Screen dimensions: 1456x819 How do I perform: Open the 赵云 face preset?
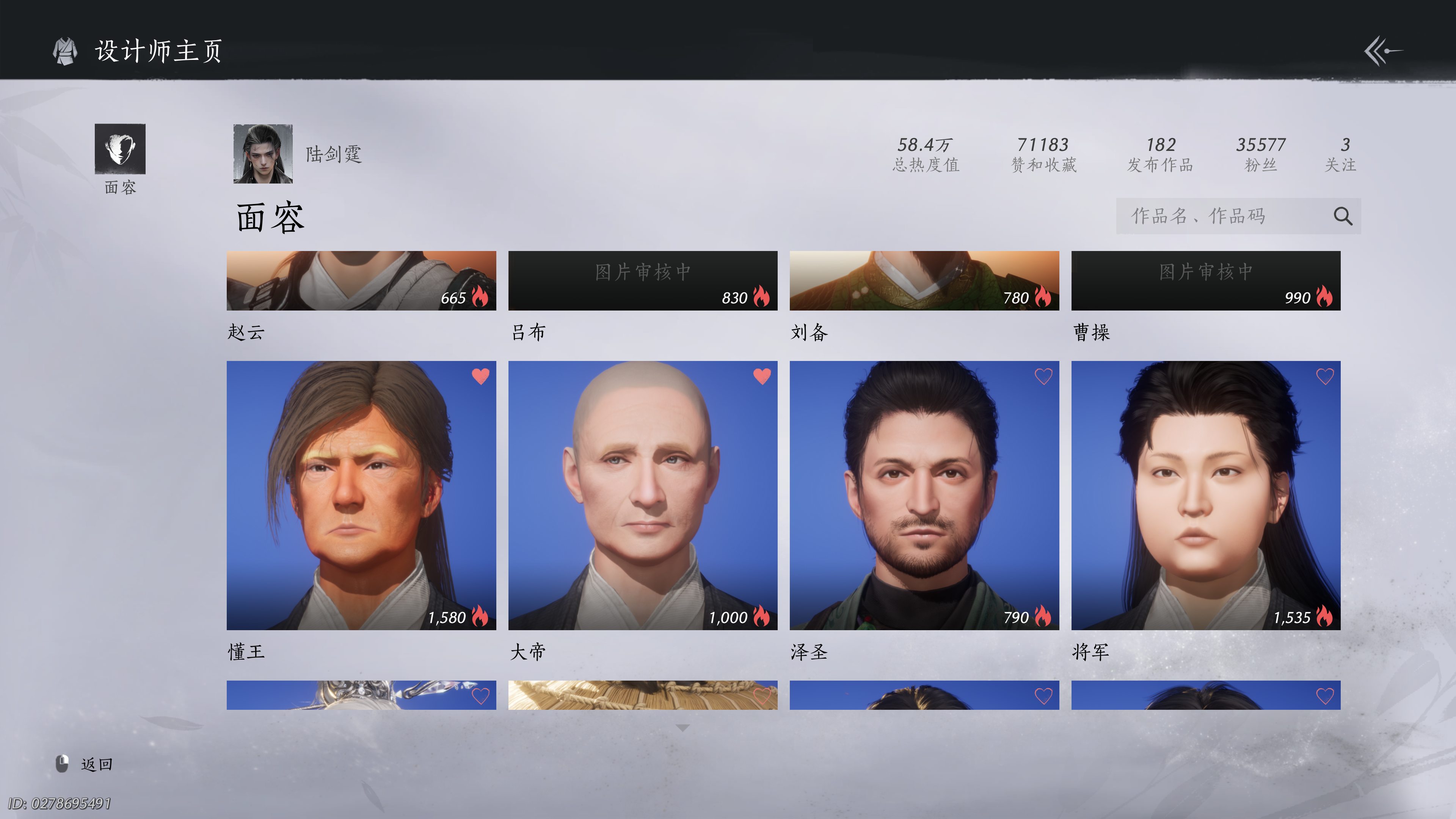tap(361, 280)
